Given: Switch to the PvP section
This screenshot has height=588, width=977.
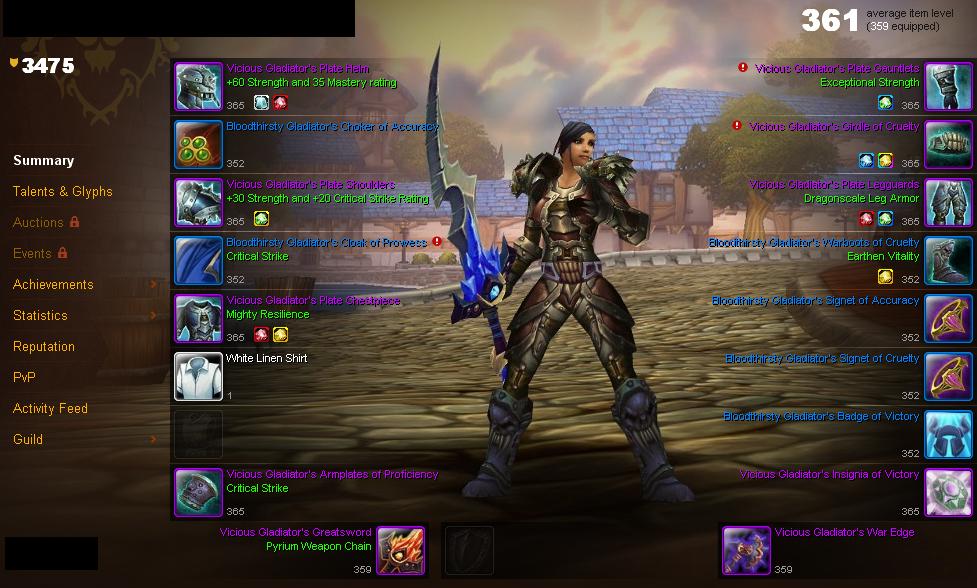Looking at the screenshot, I should click(x=24, y=378).
